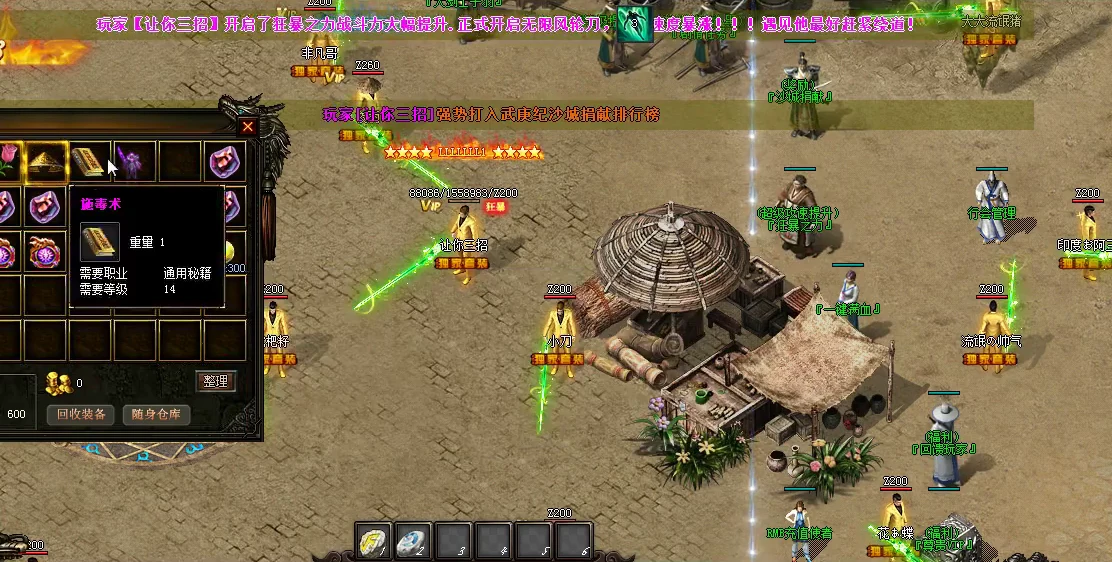This screenshot has width=1112, height=562.
Task: Select the rose item in the bag
Action: pos(6,160)
